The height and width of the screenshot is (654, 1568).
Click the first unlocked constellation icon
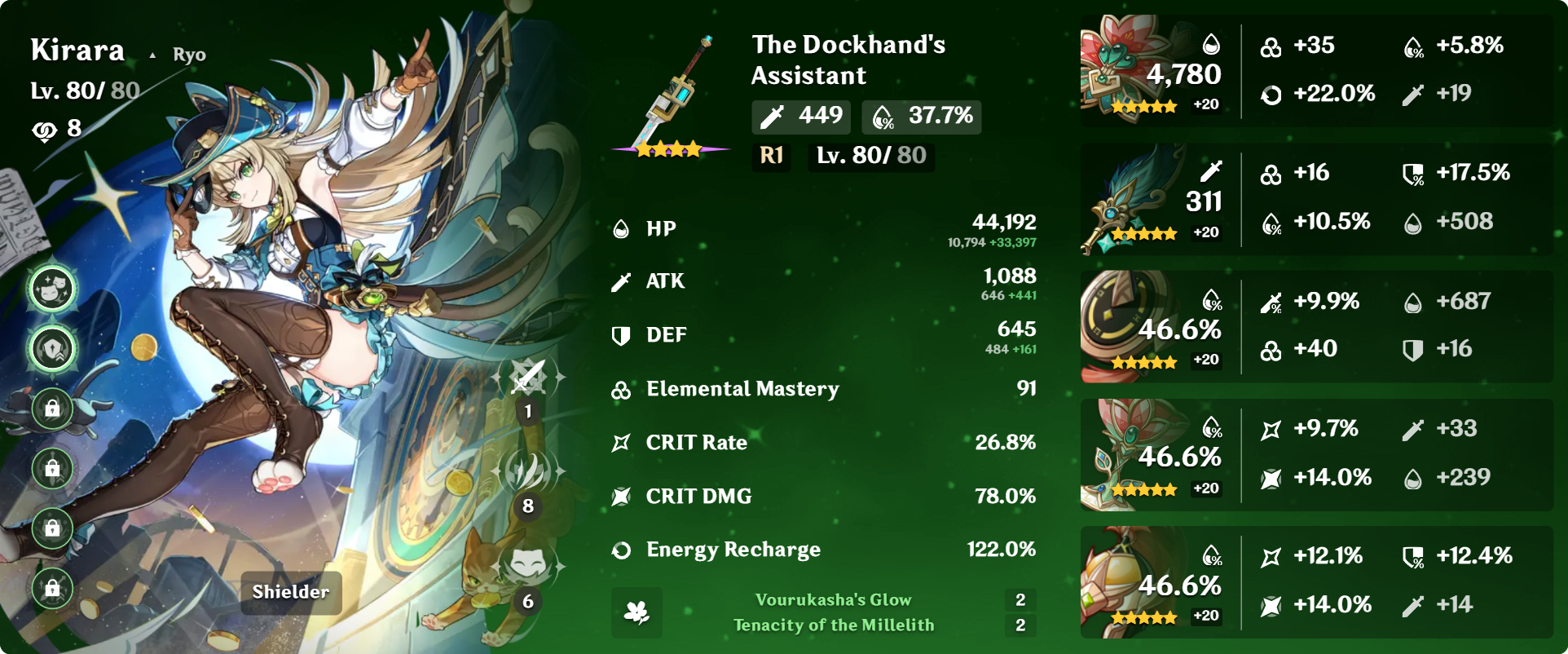coord(53,289)
